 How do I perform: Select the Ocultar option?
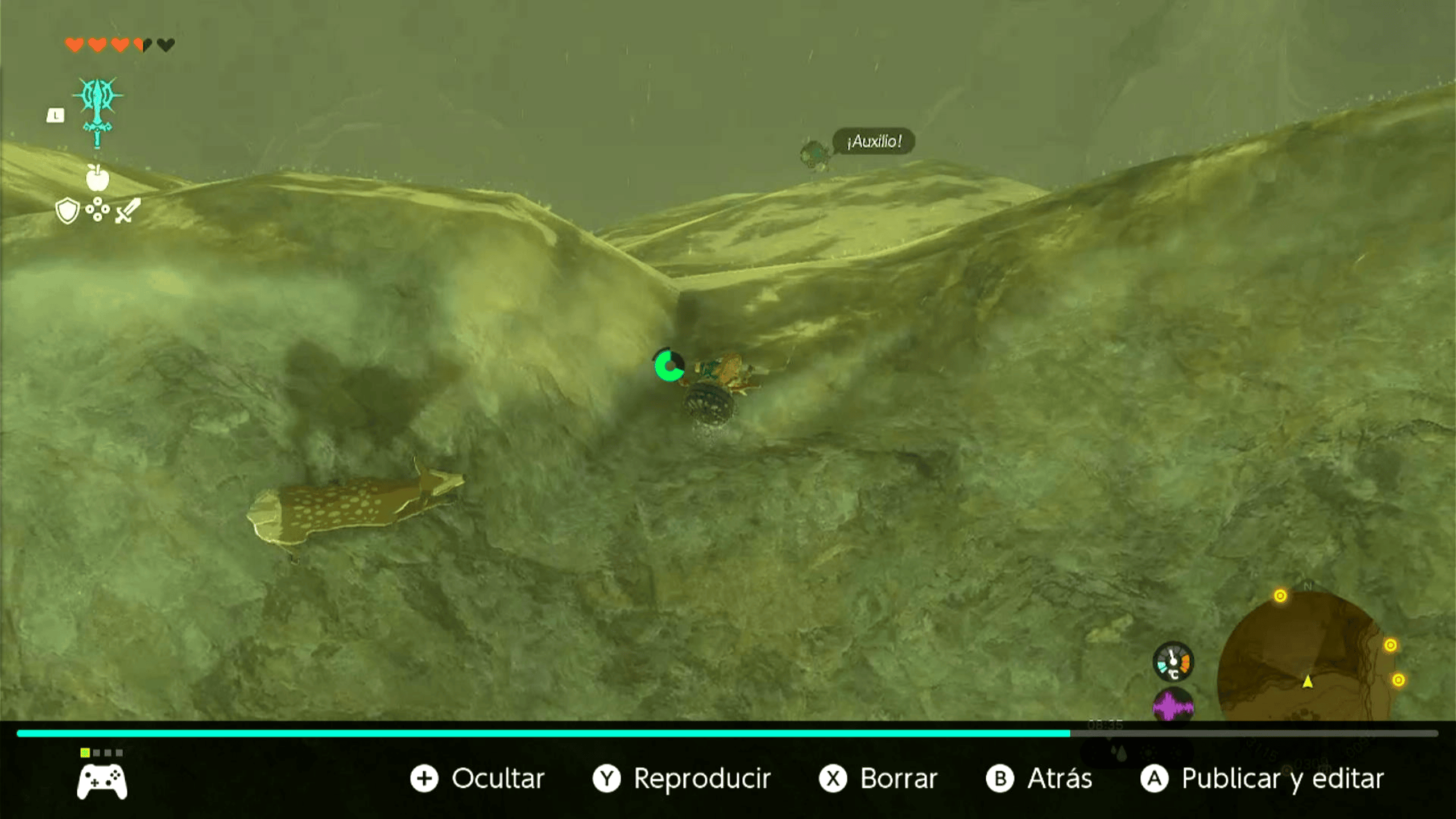point(478,779)
